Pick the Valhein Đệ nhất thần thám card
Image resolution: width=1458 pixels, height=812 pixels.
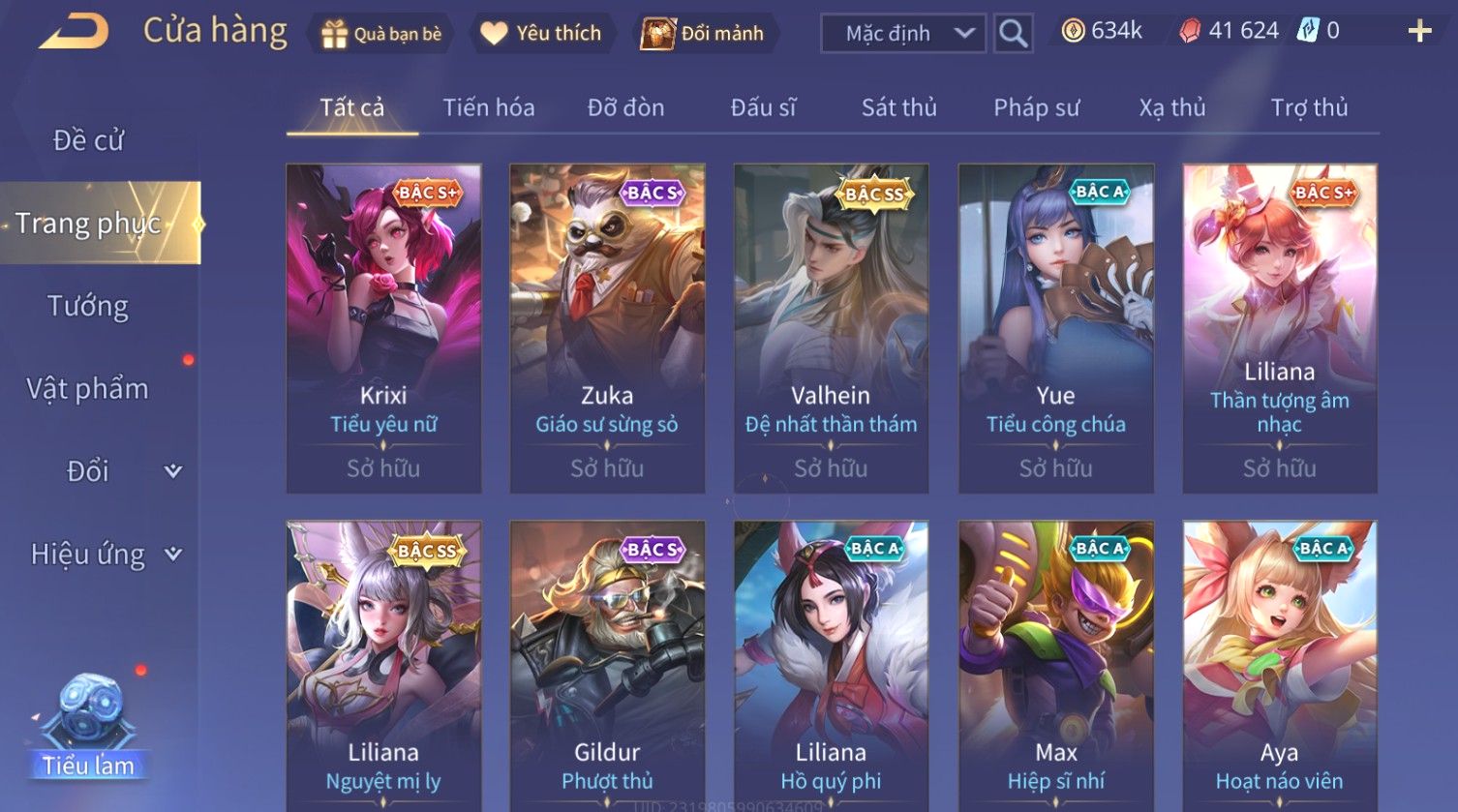[831, 328]
